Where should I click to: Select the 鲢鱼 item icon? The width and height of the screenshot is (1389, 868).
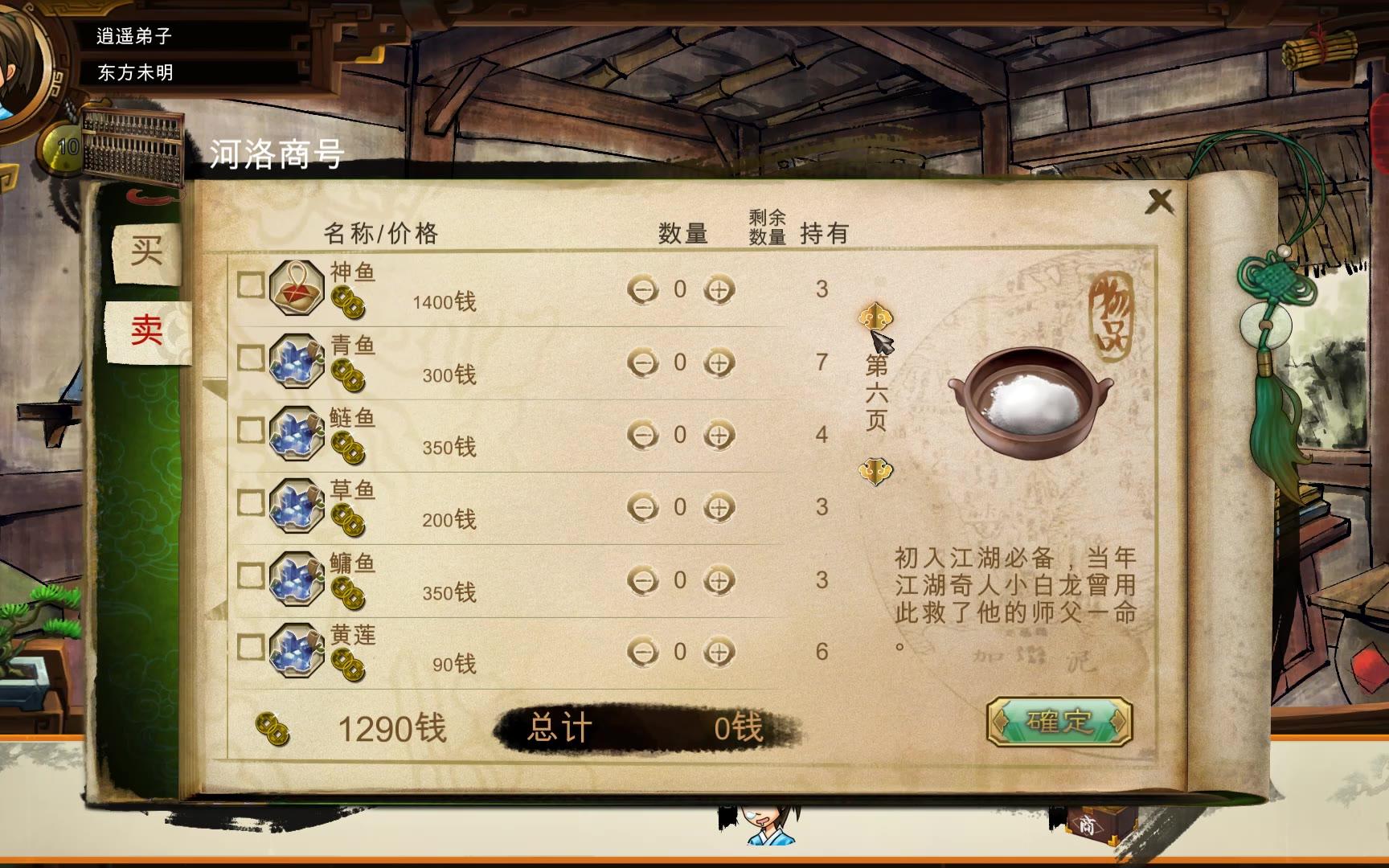point(297,434)
